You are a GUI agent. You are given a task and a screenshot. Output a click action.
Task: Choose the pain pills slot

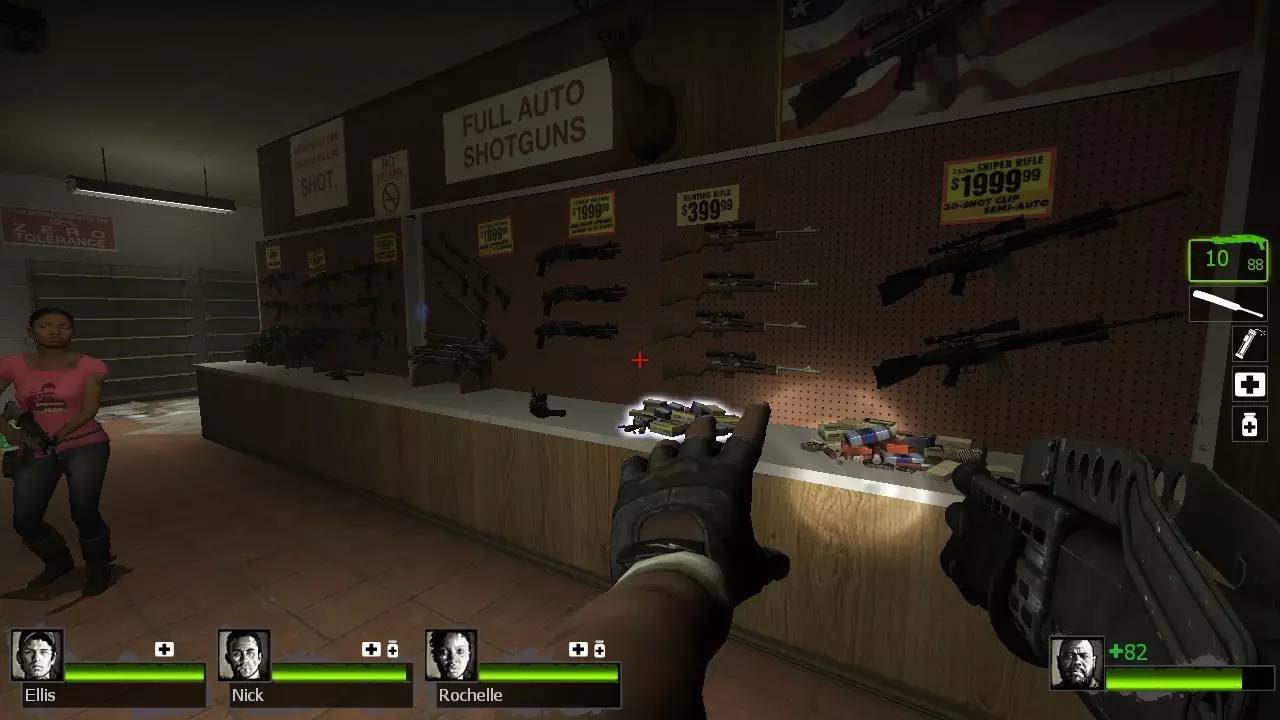[1249, 424]
